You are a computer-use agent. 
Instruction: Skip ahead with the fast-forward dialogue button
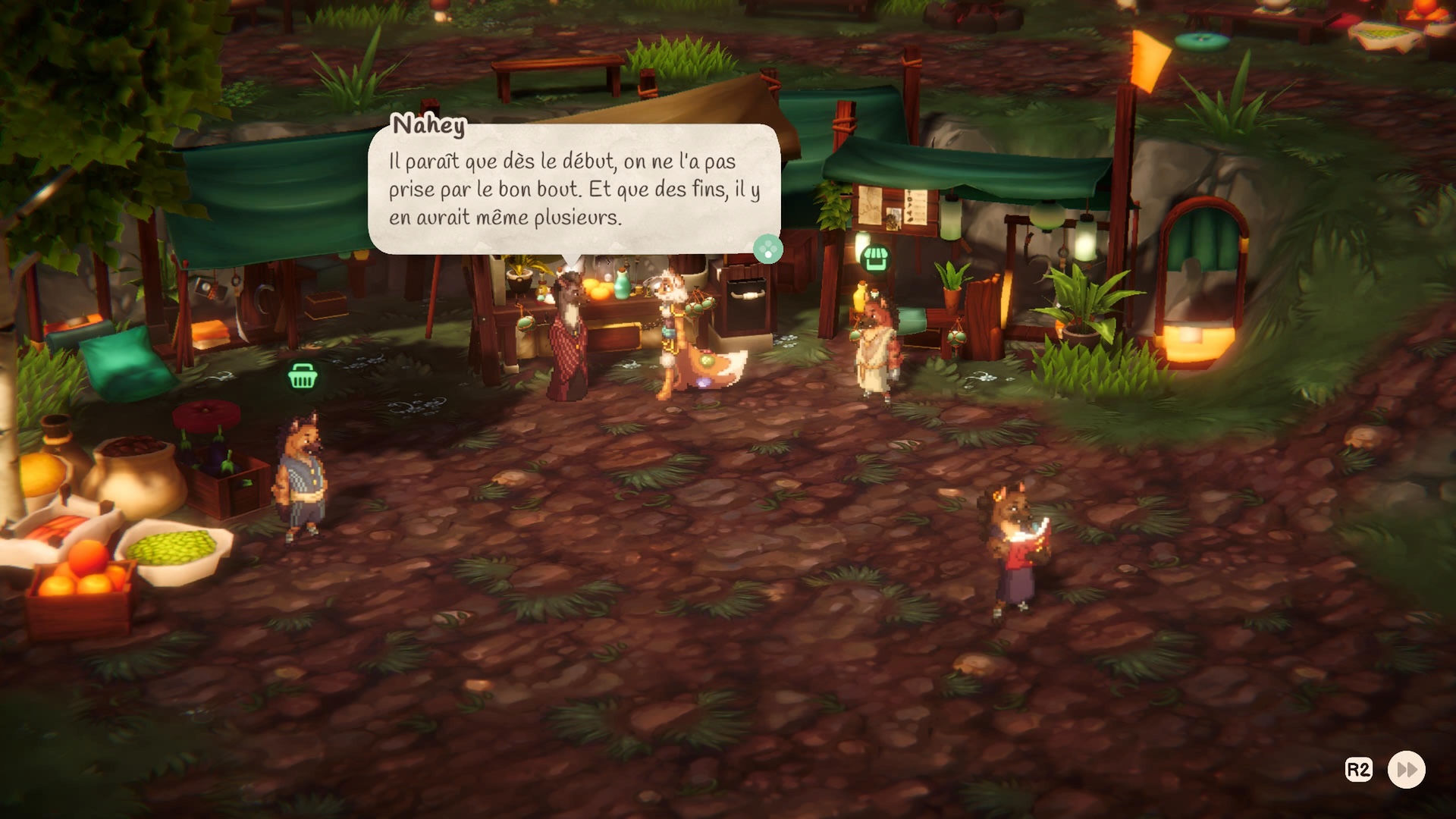click(1406, 770)
